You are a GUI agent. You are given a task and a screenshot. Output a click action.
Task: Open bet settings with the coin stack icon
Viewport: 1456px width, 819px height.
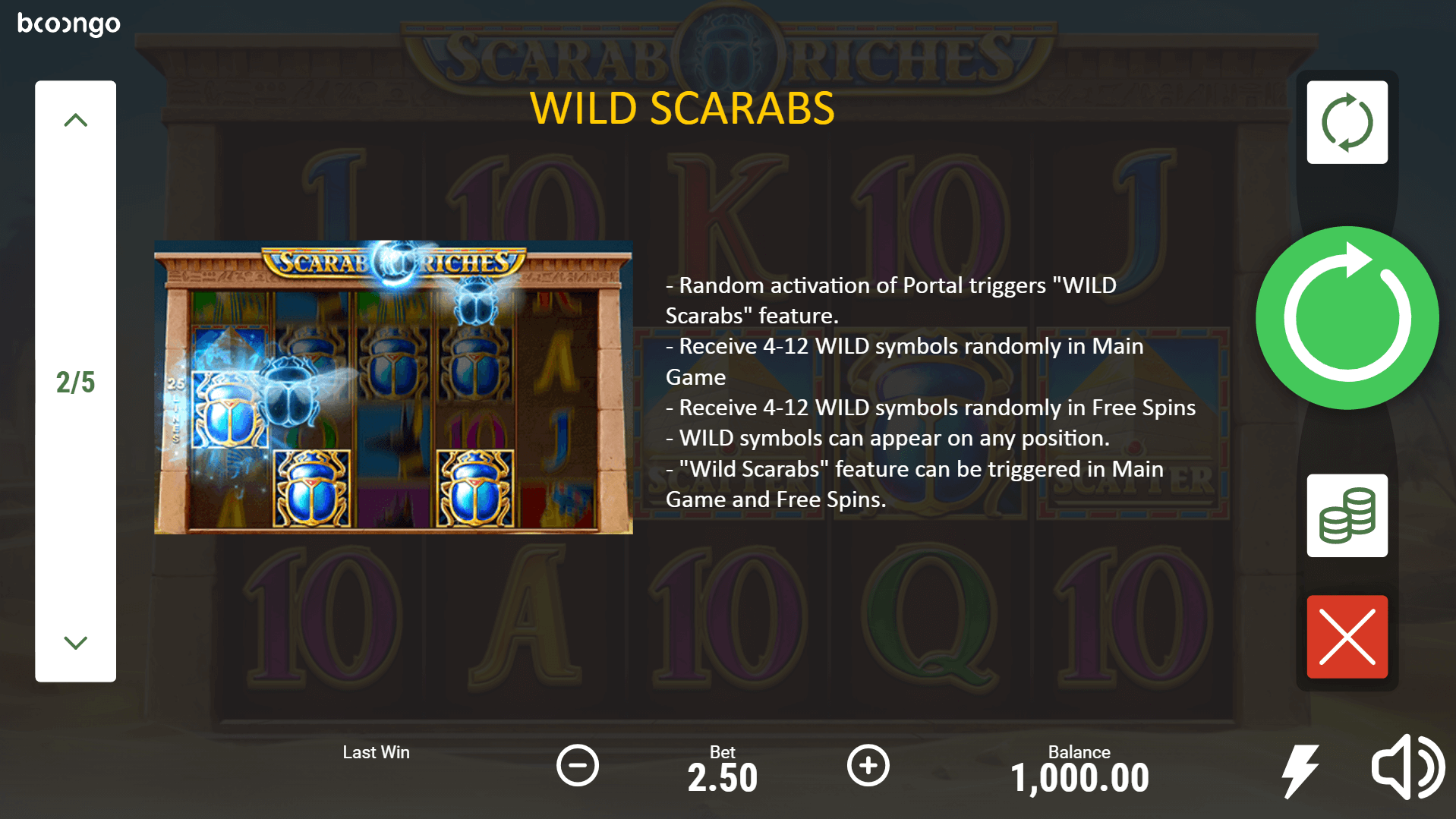[x=1347, y=516]
